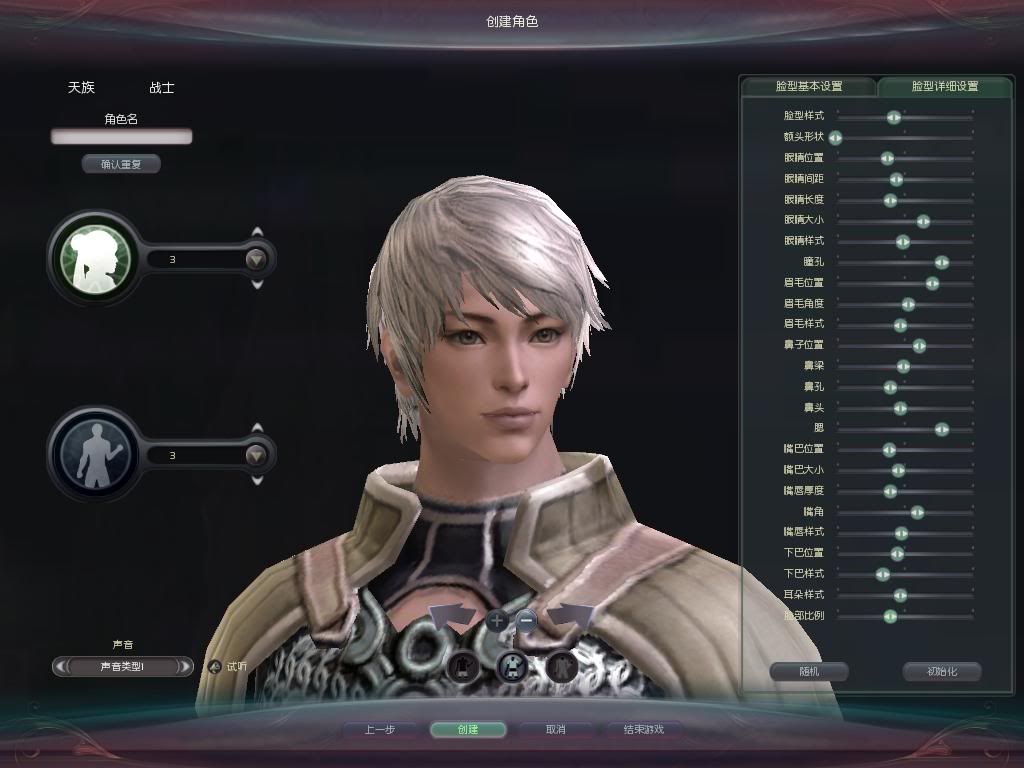
Task: Zoom out the character with the minus button
Action: [527, 620]
